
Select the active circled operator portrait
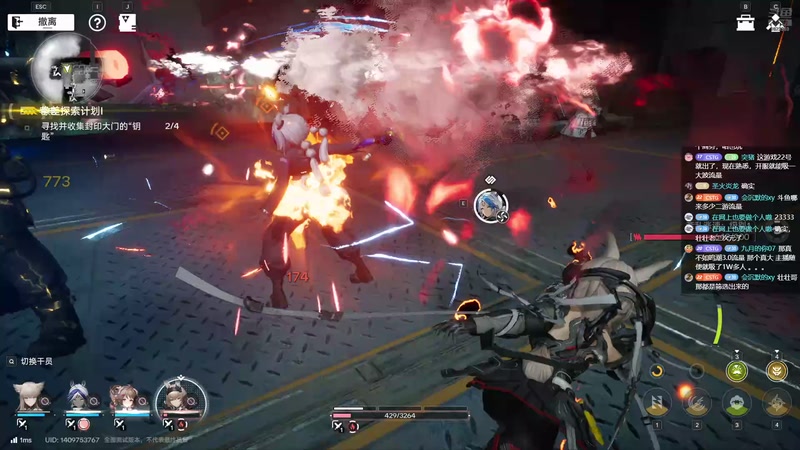click(x=180, y=399)
